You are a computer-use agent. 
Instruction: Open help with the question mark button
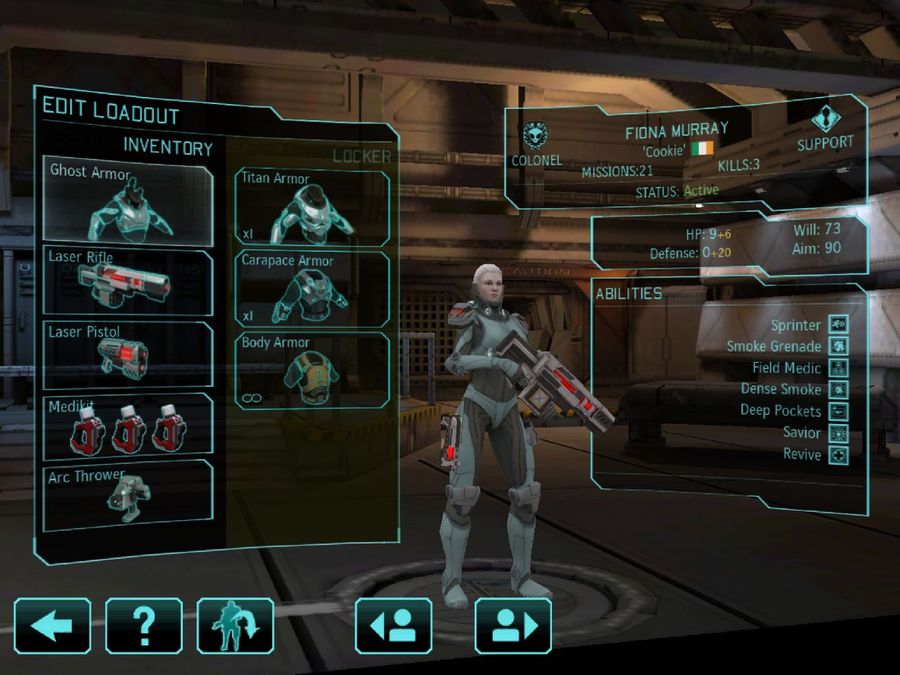pos(144,626)
